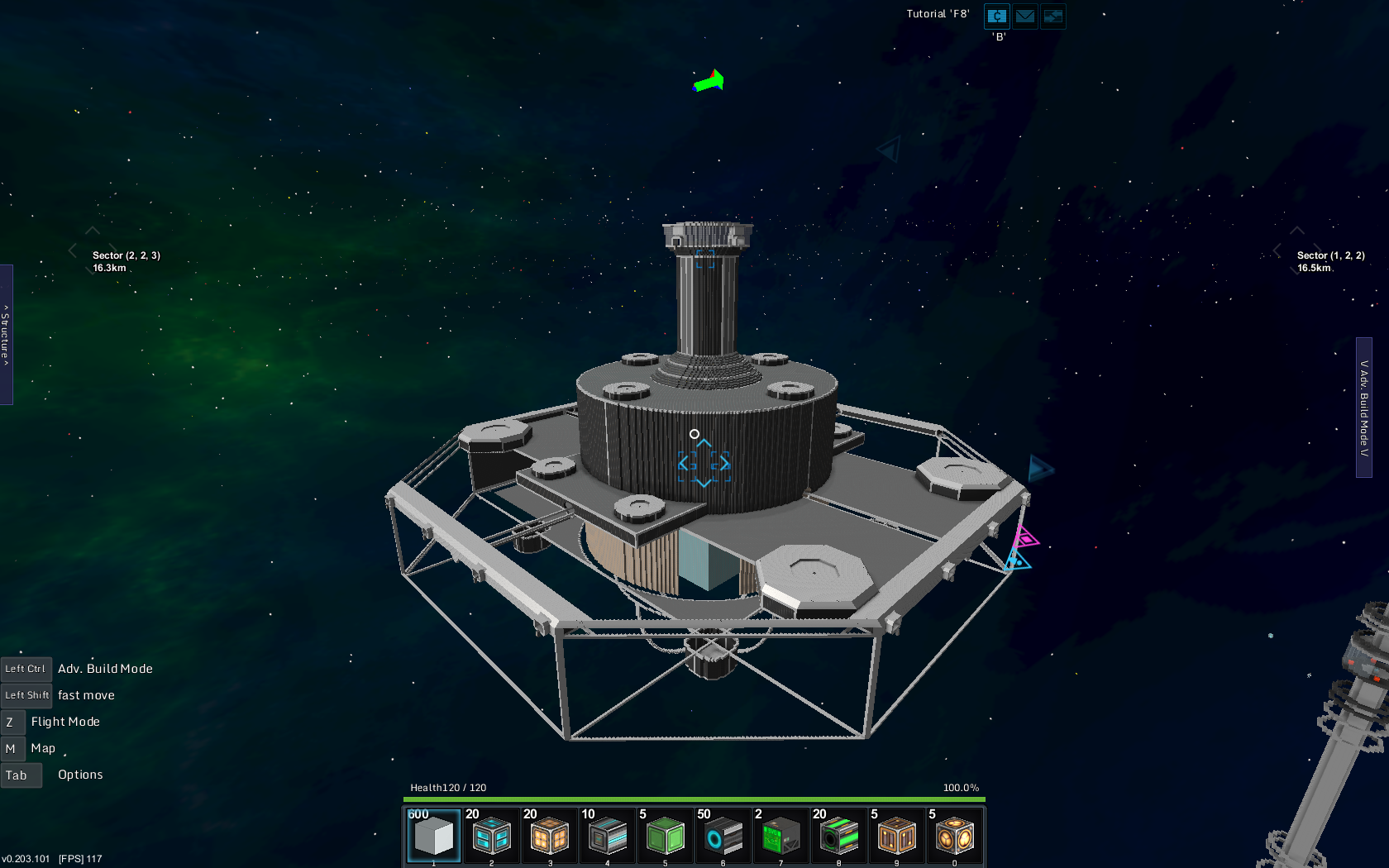Select the blue-windowed block in slot 2
This screenshot has width=1389, height=868.
[491, 837]
